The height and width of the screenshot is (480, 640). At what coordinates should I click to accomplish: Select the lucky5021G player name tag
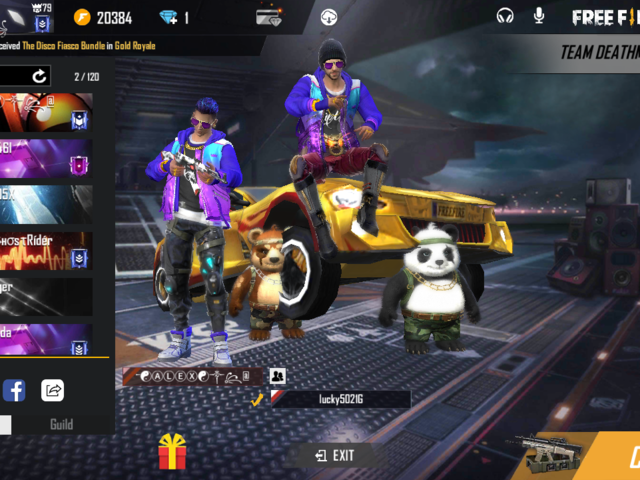[x=340, y=399]
